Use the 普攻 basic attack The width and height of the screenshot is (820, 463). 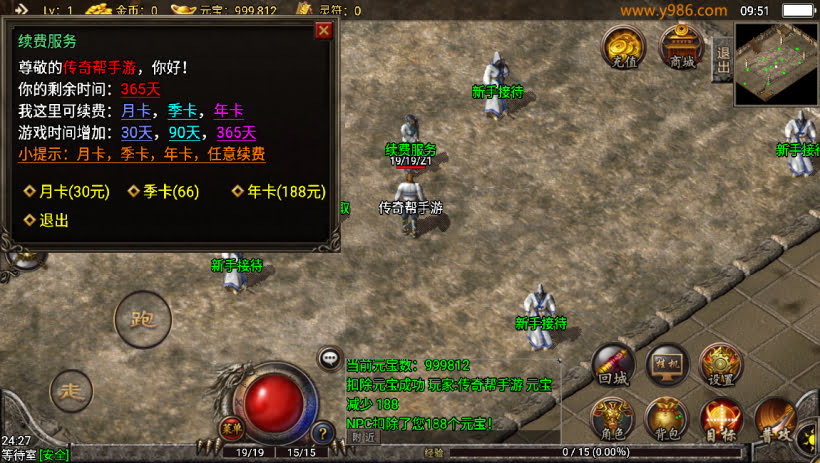point(777,419)
